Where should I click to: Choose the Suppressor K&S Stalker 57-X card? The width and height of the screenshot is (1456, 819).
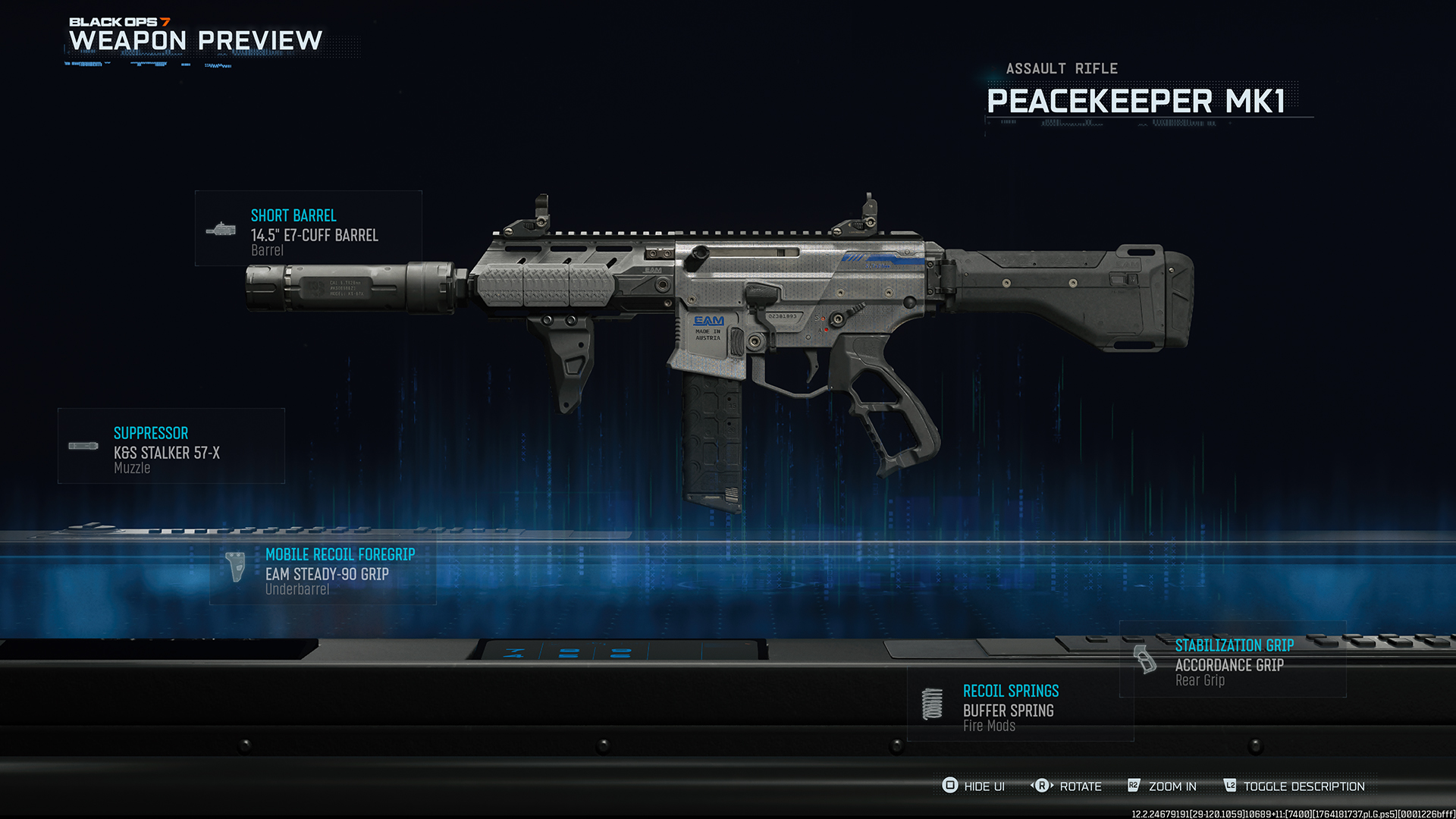pyautogui.click(x=171, y=447)
